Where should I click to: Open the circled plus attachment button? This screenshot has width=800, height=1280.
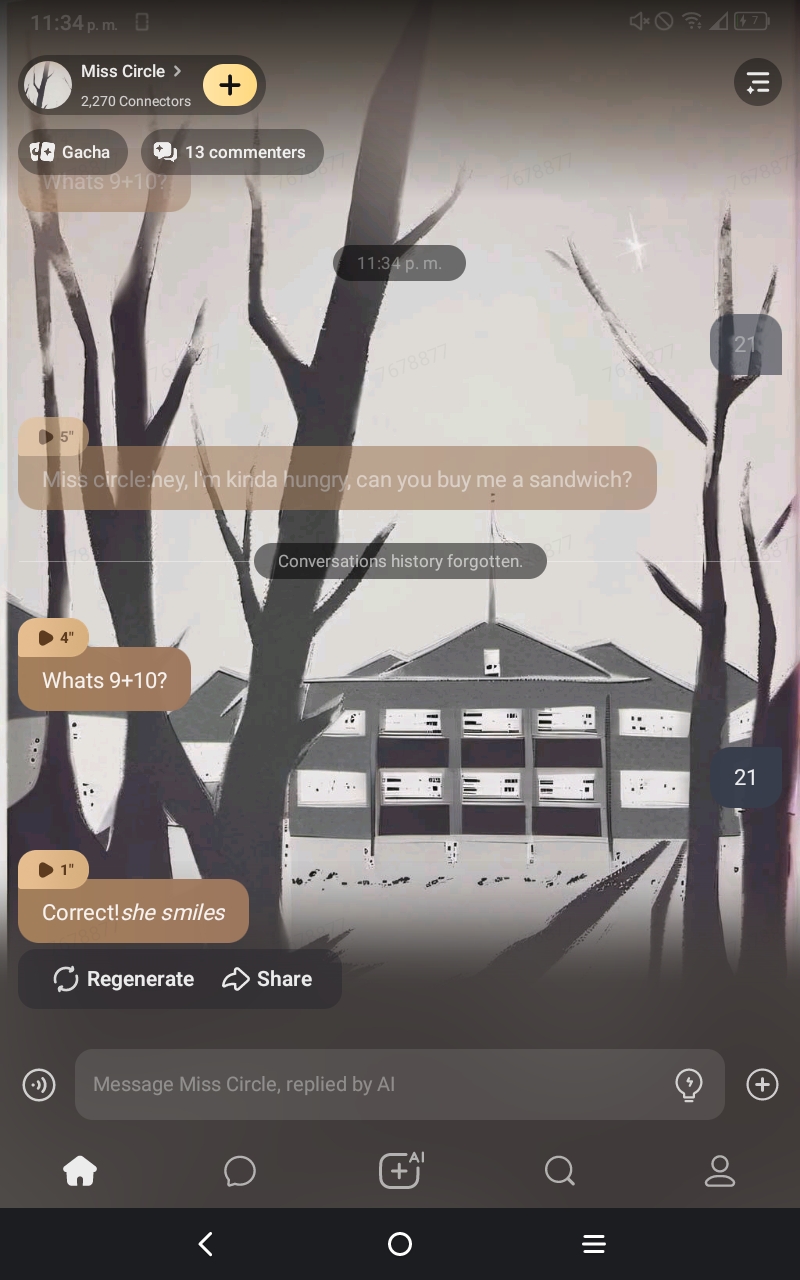pos(762,1084)
